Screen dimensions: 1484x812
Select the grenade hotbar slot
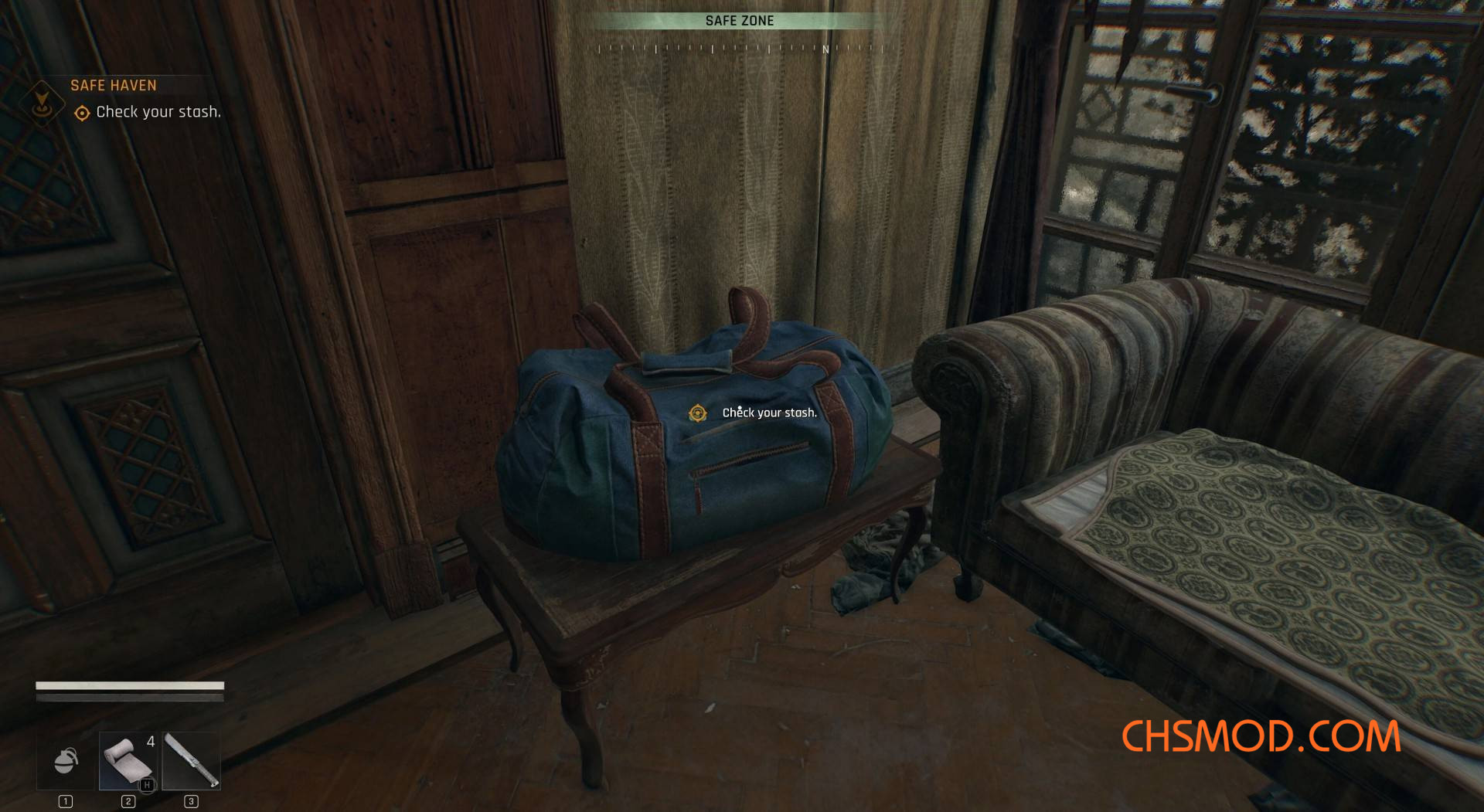pos(66,761)
